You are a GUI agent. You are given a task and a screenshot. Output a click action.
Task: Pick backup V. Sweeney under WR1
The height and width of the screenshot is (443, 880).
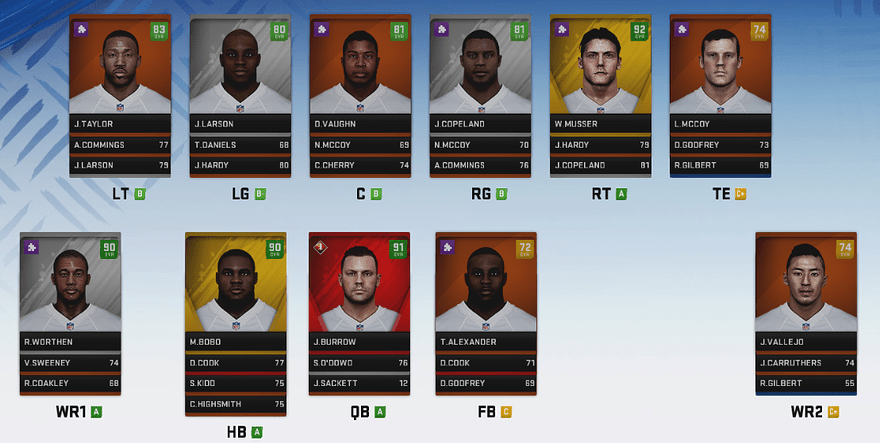point(70,363)
